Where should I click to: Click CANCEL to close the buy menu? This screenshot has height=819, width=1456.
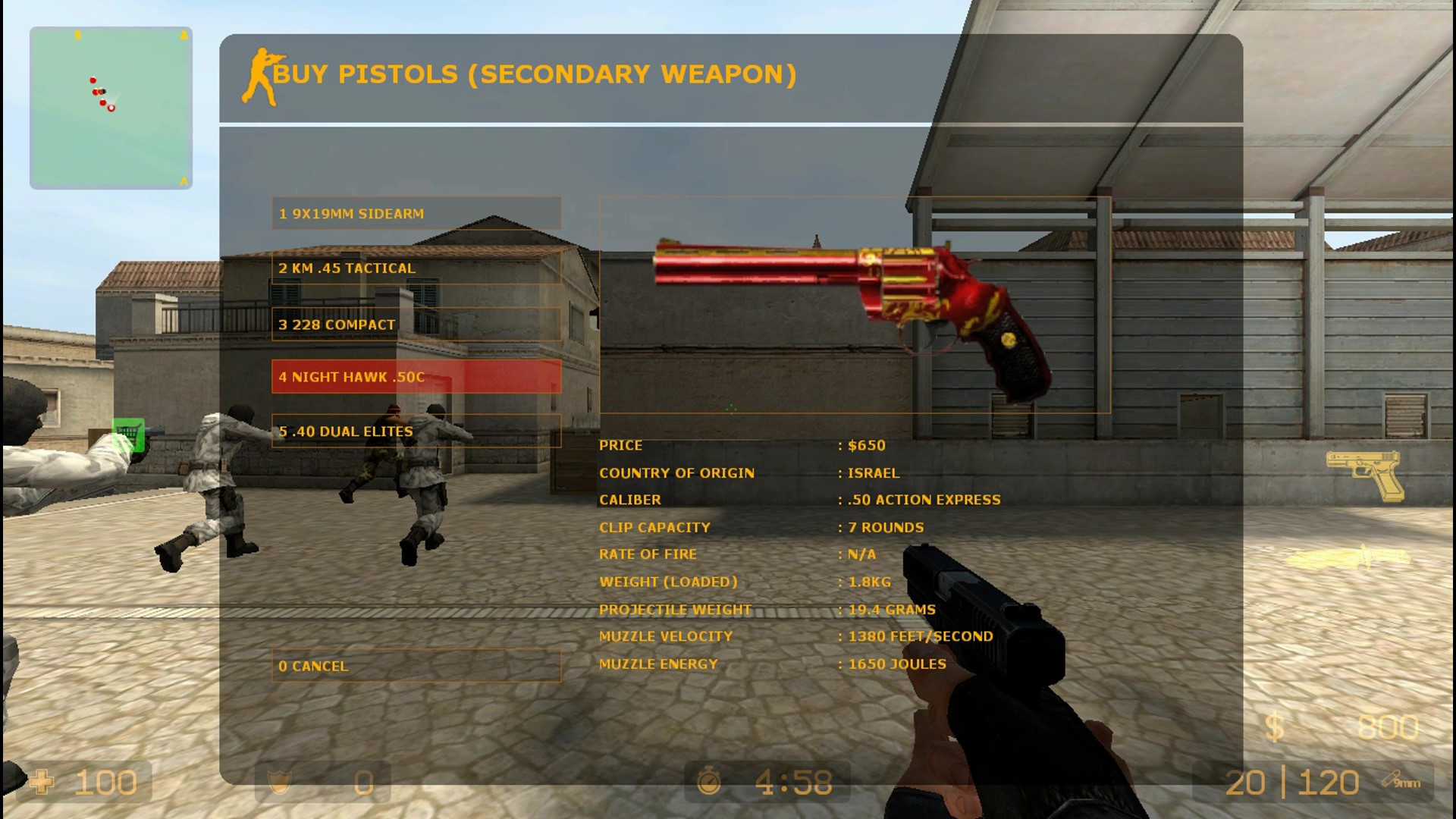[416, 666]
